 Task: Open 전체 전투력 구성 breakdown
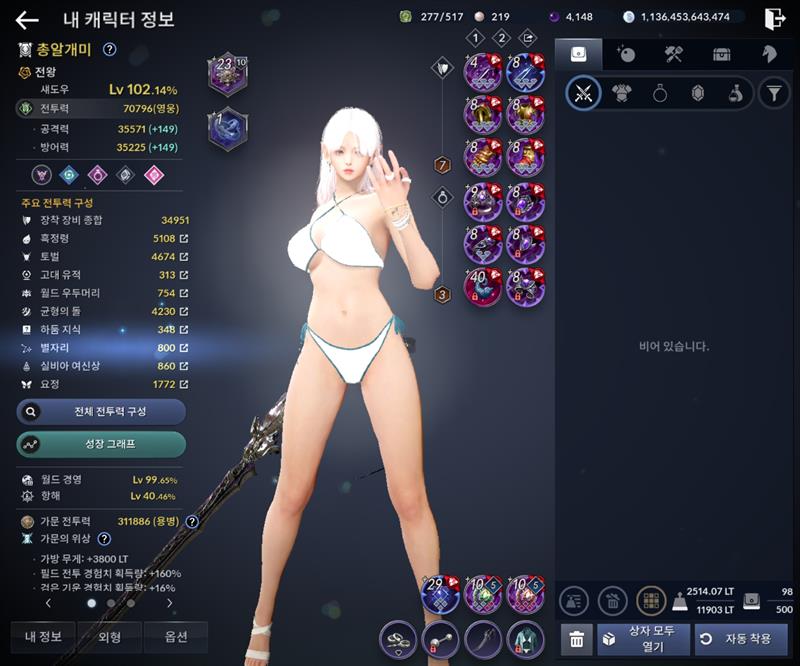pos(101,411)
